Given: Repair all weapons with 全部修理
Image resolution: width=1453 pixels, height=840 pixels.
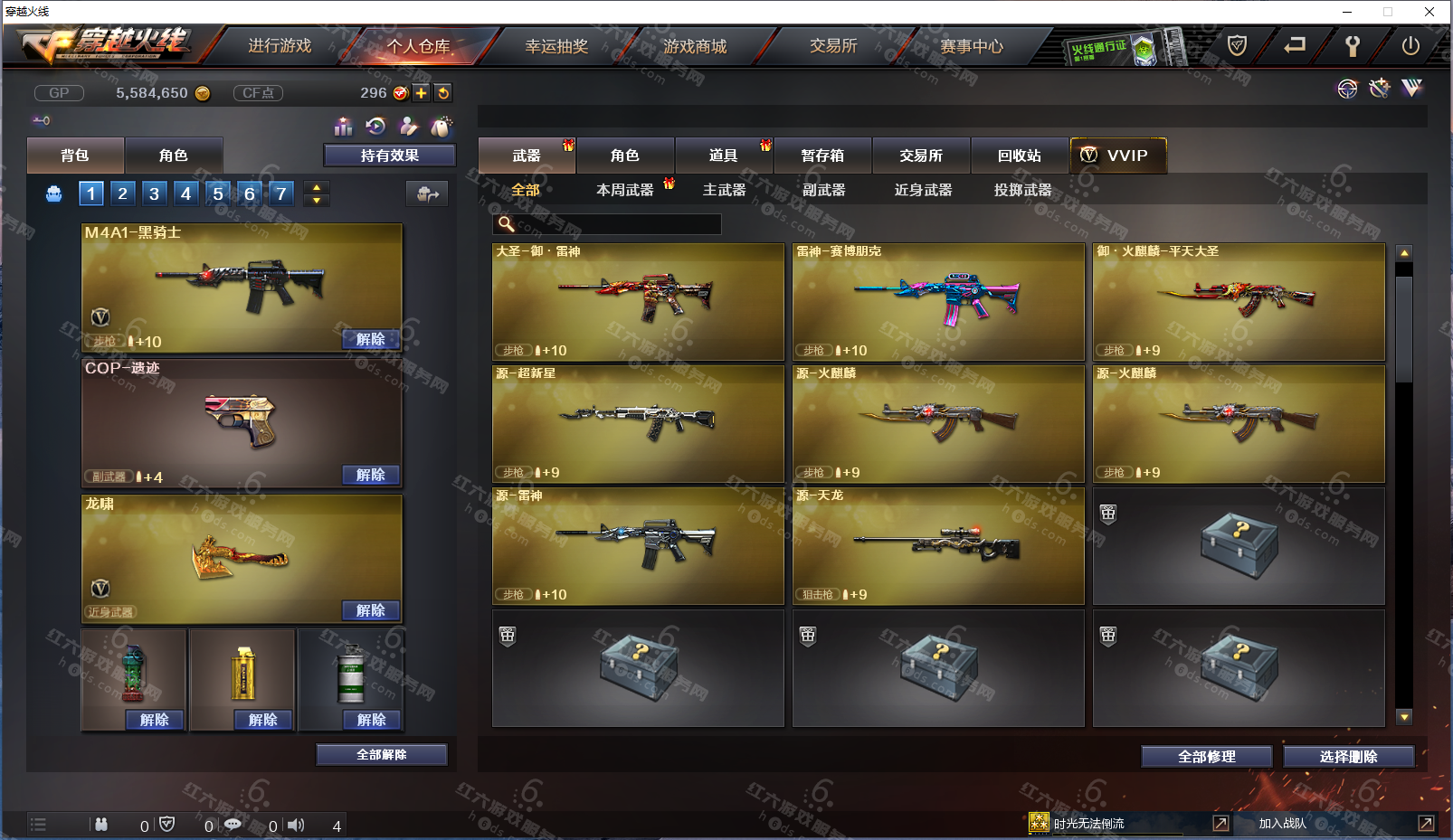Looking at the screenshot, I should [1206, 757].
